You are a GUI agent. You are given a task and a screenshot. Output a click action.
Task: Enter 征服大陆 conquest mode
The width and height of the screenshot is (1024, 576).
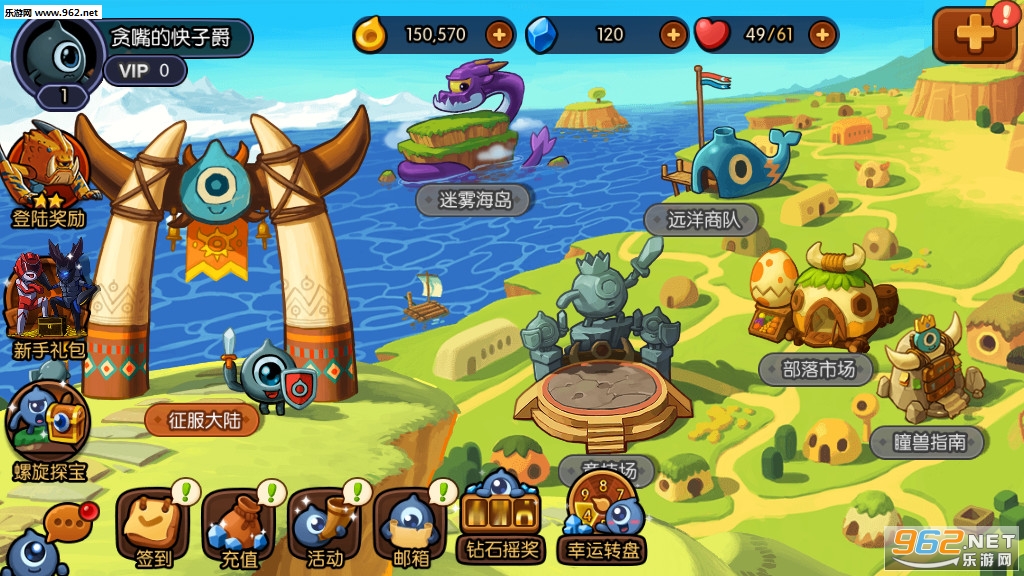point(202,420)
